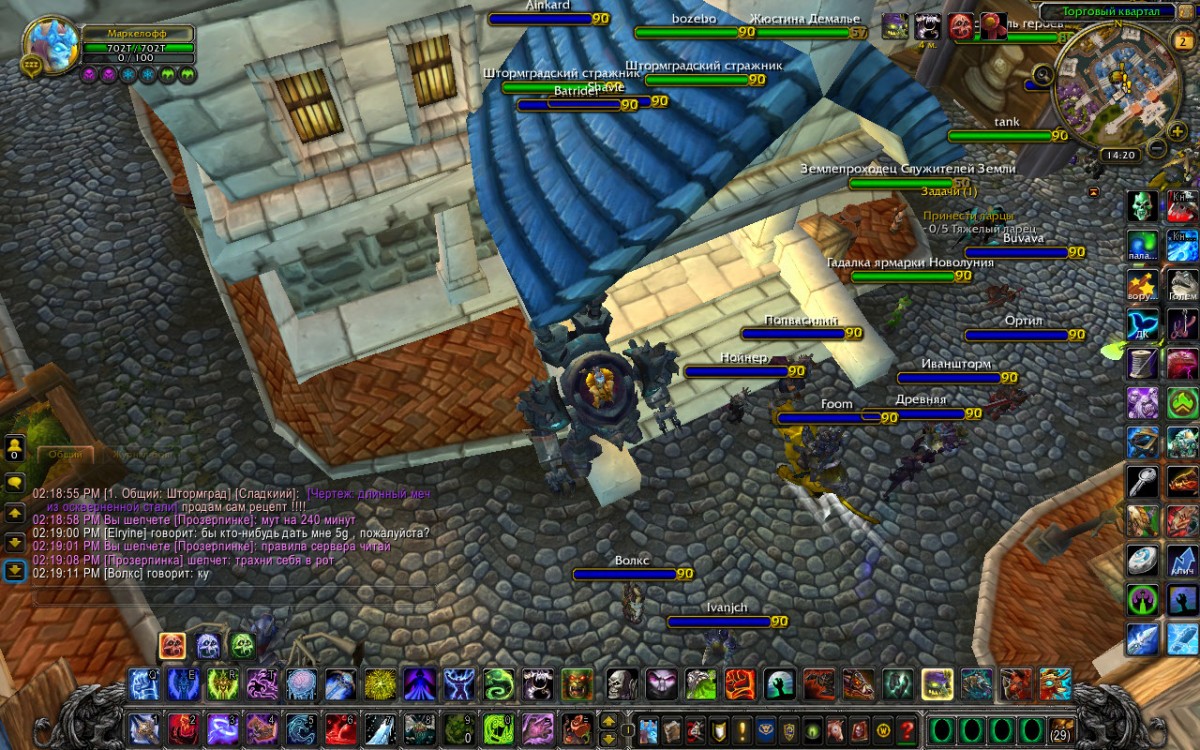Image resolution: width=1200 pixels, height=750 pixels.
Task: Open the red question mark help button
Action: [907, 729]
